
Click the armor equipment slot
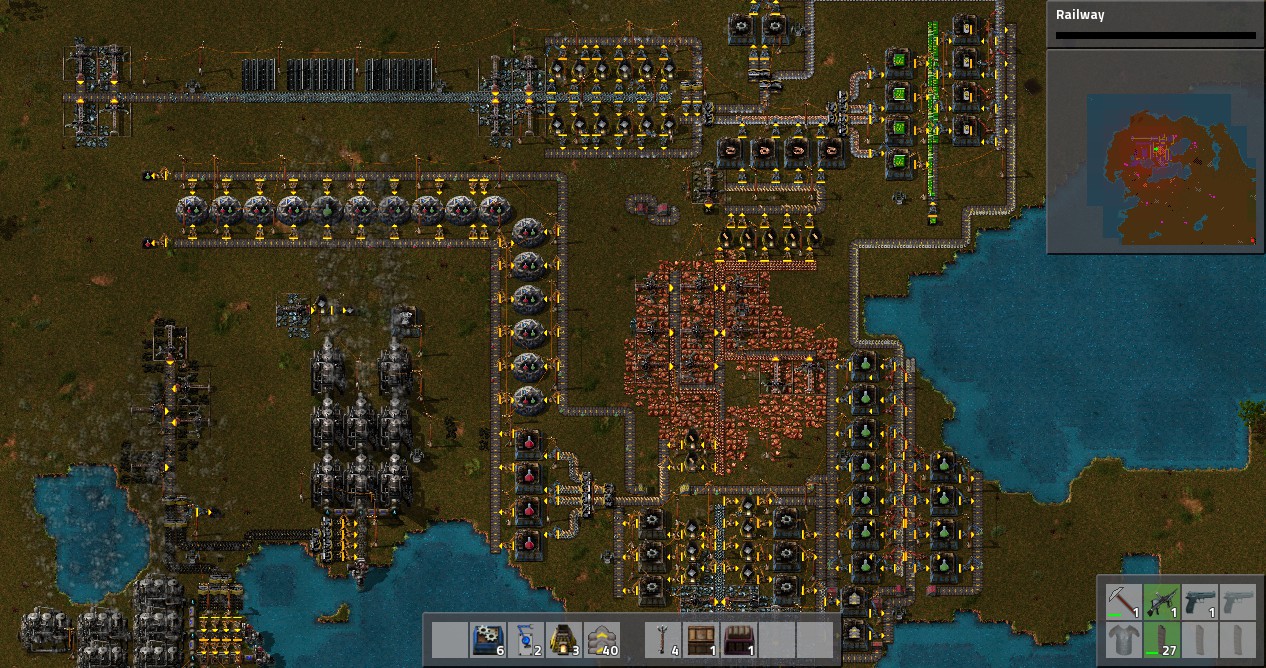(x=1123, y=640)
